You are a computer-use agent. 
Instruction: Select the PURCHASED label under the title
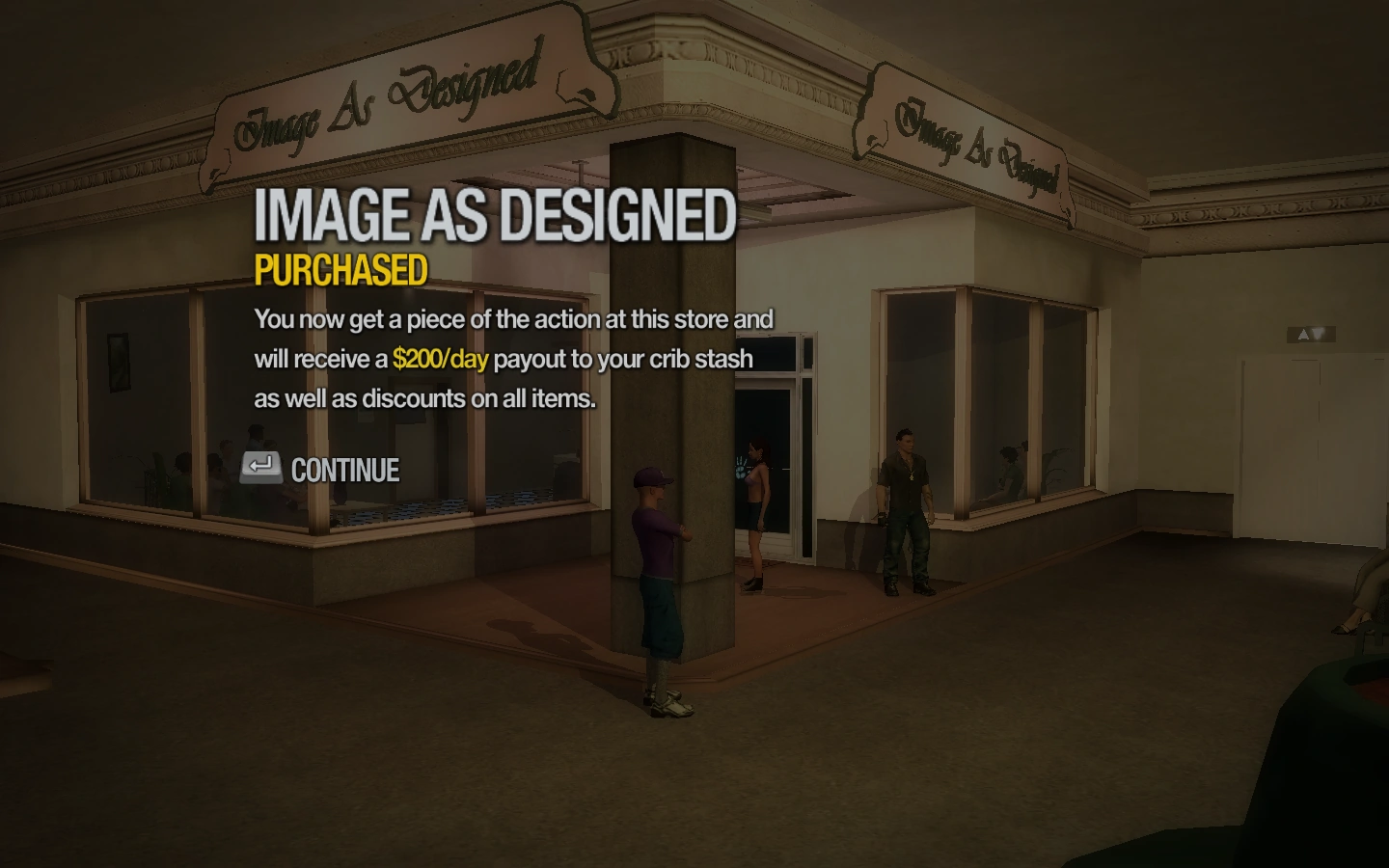340,270
